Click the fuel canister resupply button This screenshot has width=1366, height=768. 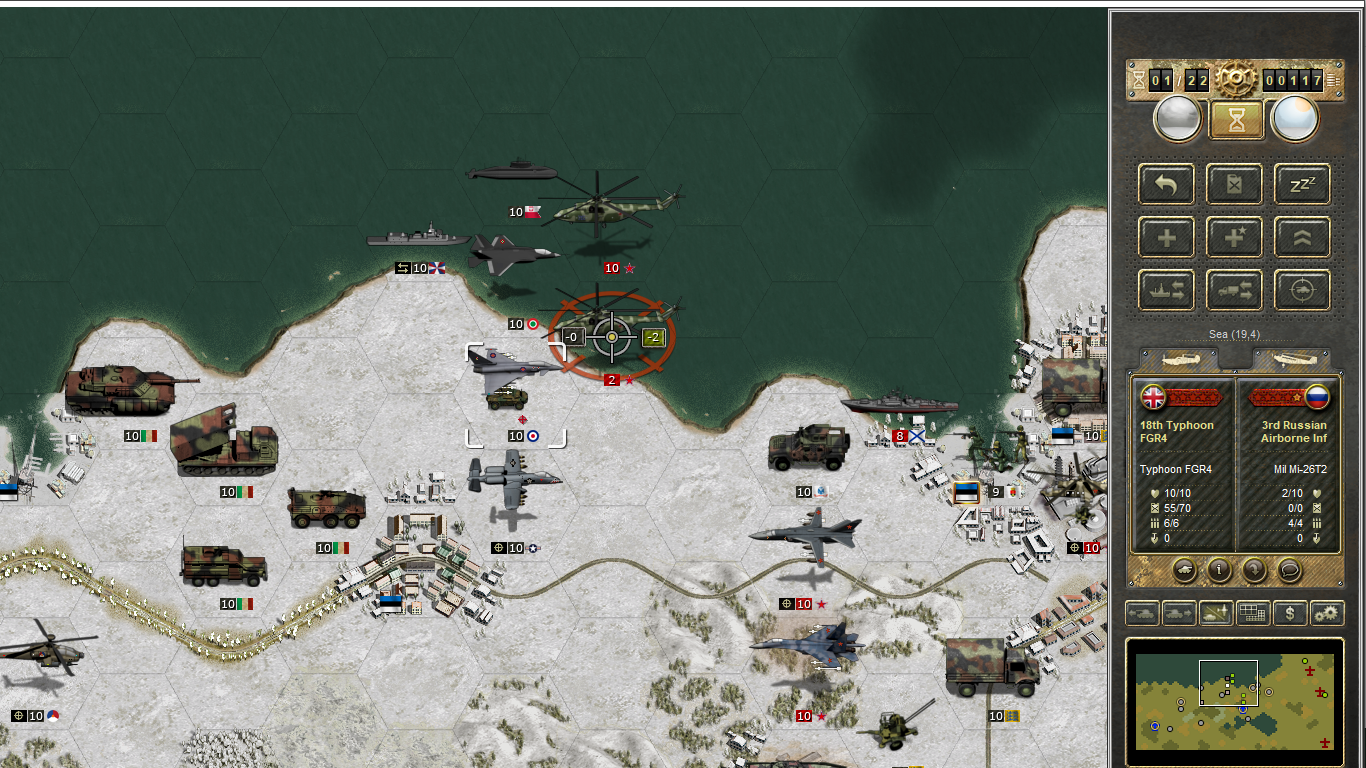[1233, 184]
